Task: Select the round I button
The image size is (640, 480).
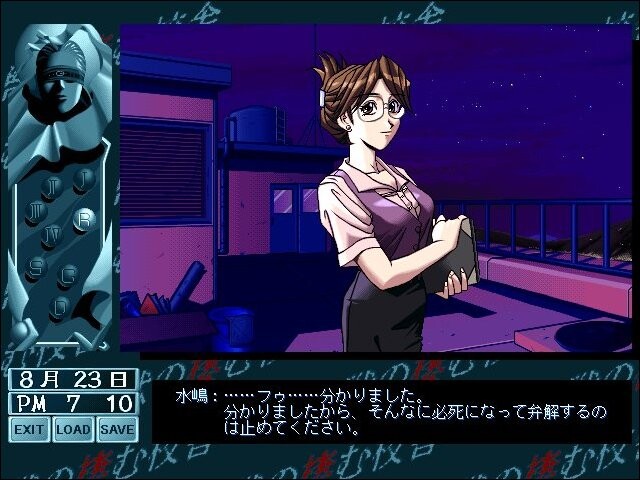Action: point(83,178)
